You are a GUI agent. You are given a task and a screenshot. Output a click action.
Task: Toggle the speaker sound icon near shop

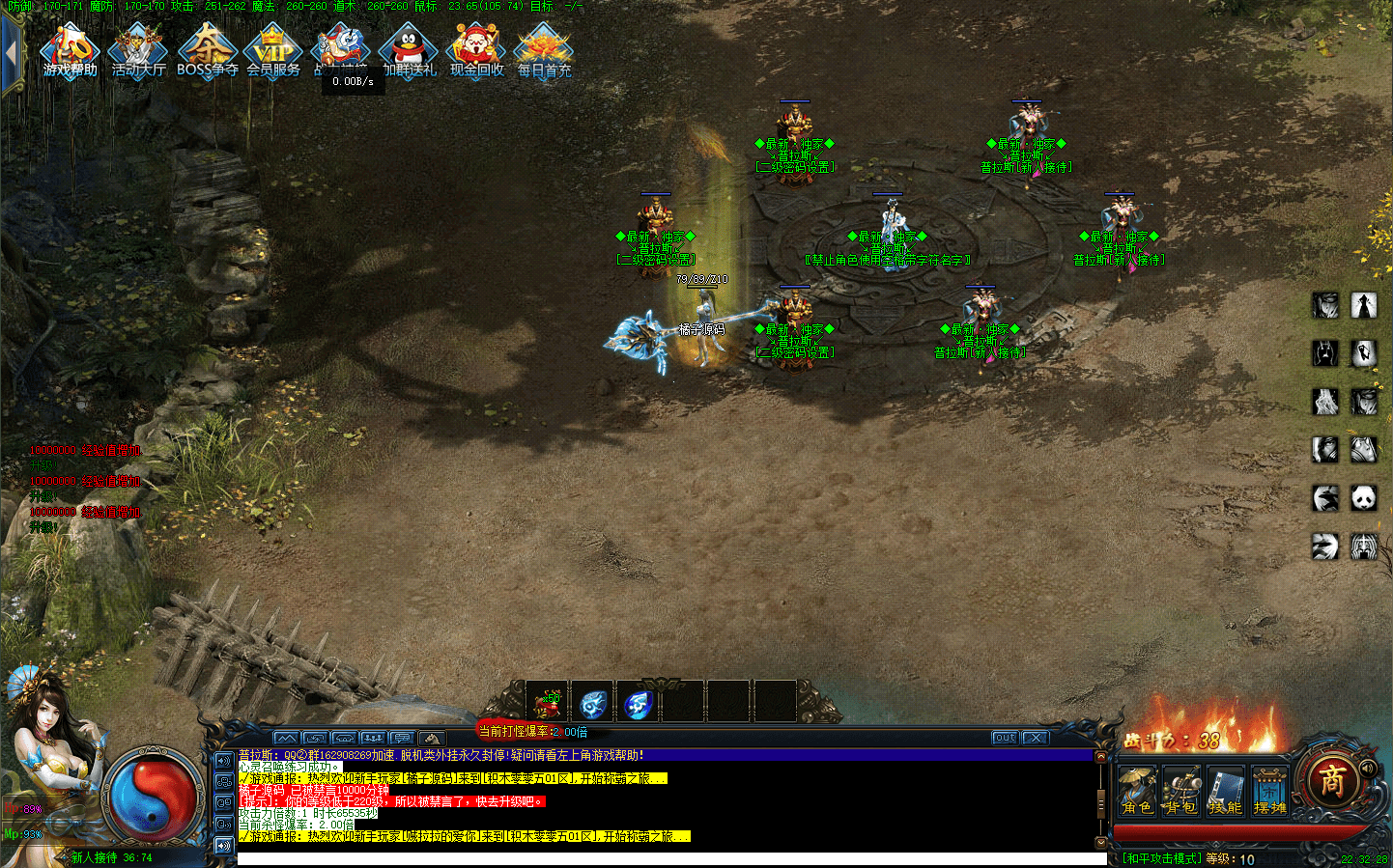pyautogui.click(x=1368, y=769)
